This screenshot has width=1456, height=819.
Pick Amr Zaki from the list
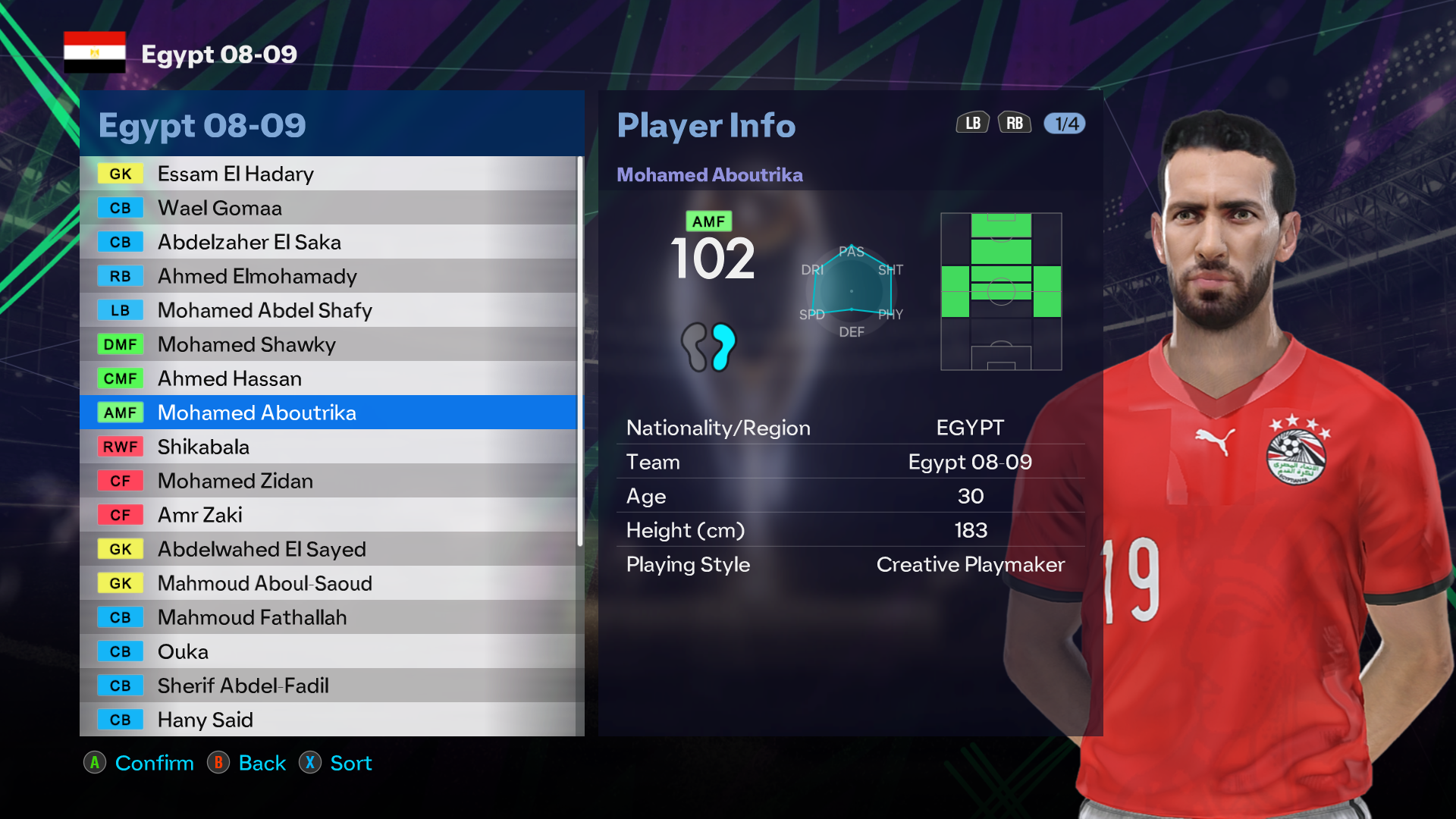click(x=328, y=515)
